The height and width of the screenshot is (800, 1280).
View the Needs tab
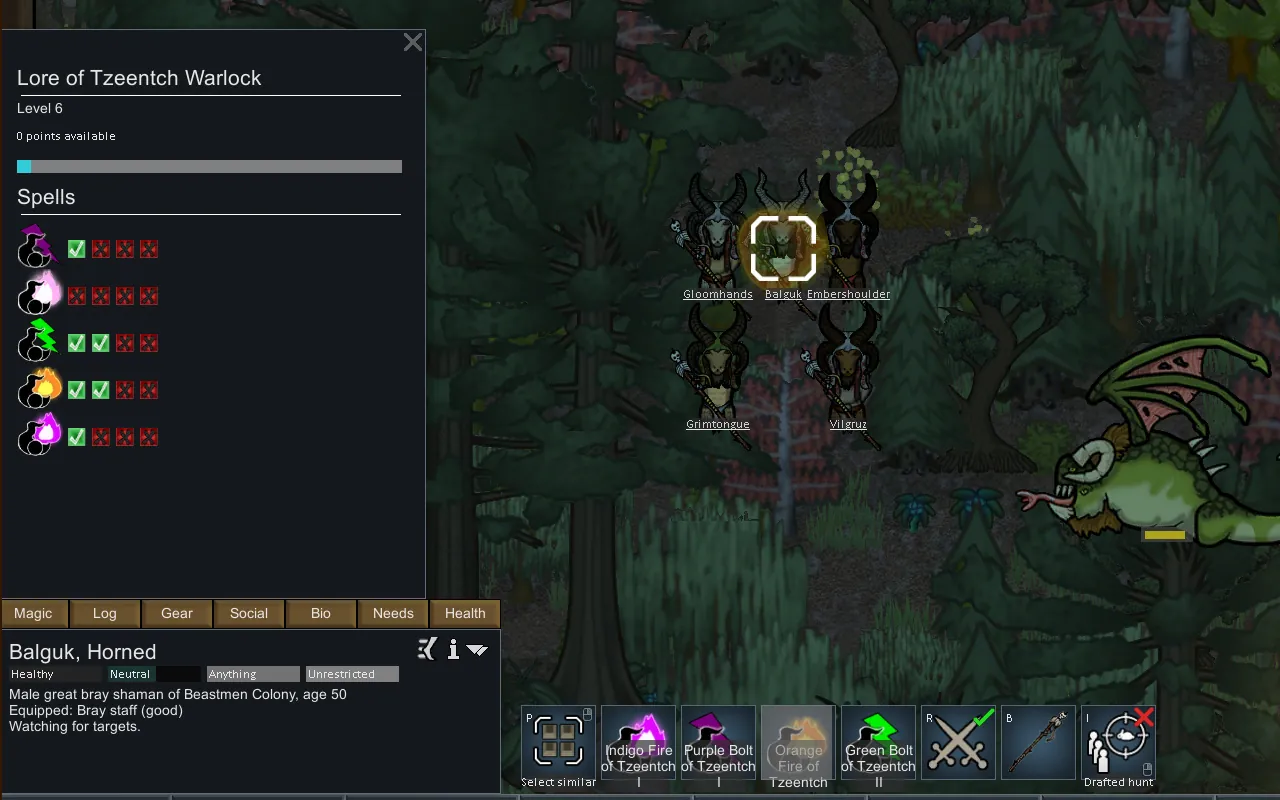click(x=393, y=613)
